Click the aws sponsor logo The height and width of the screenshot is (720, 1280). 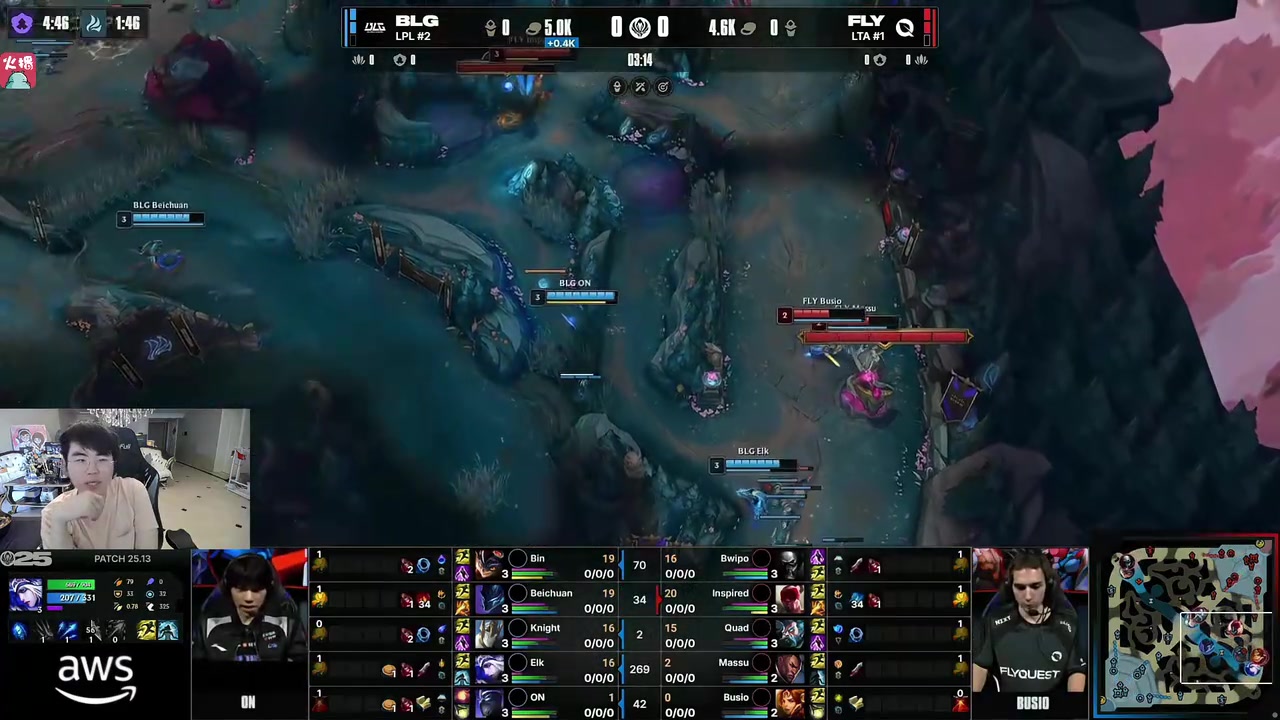pyautogui.click(x=96, y=678)
